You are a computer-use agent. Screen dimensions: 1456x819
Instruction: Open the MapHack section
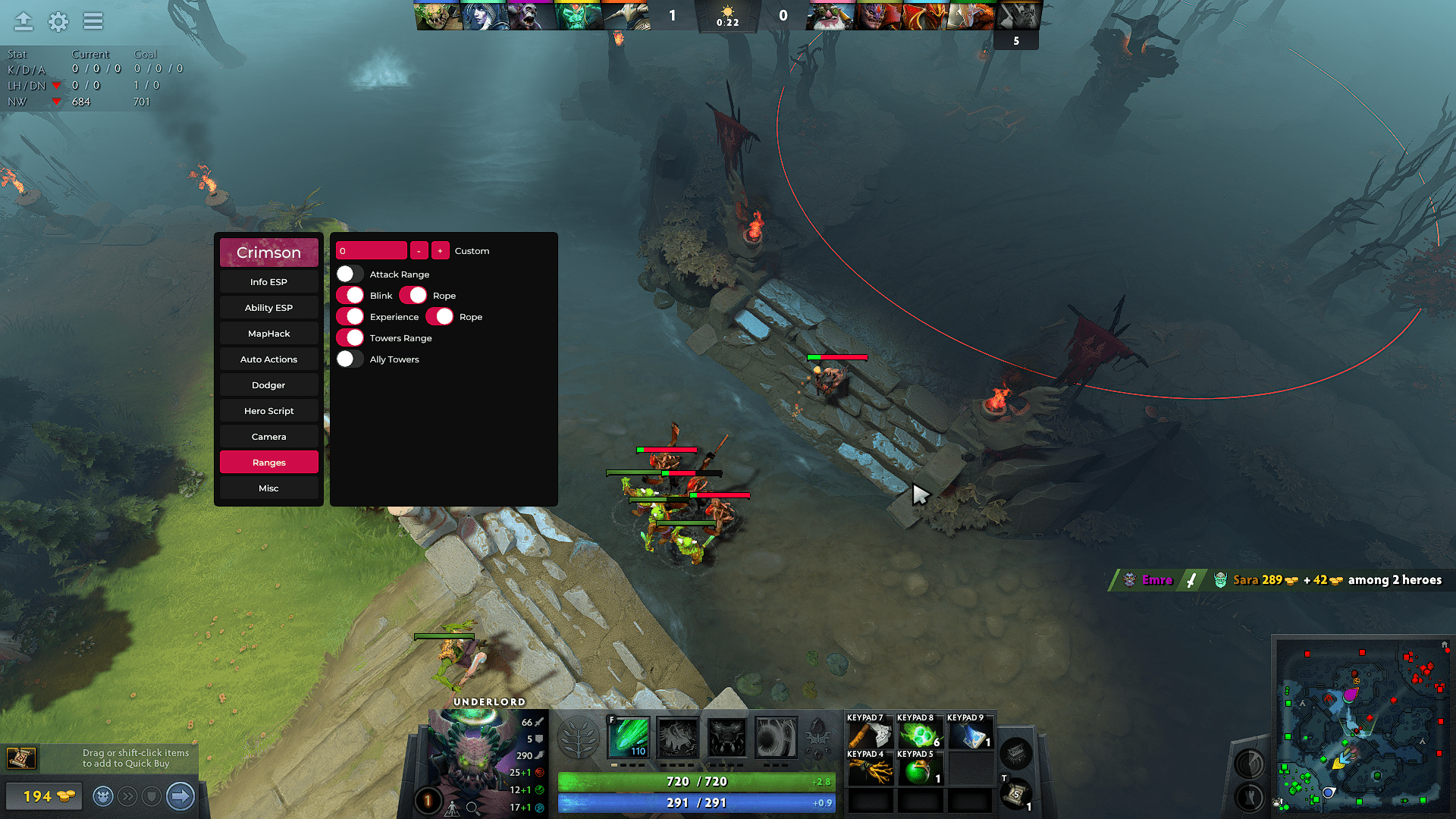coord(268,333)
